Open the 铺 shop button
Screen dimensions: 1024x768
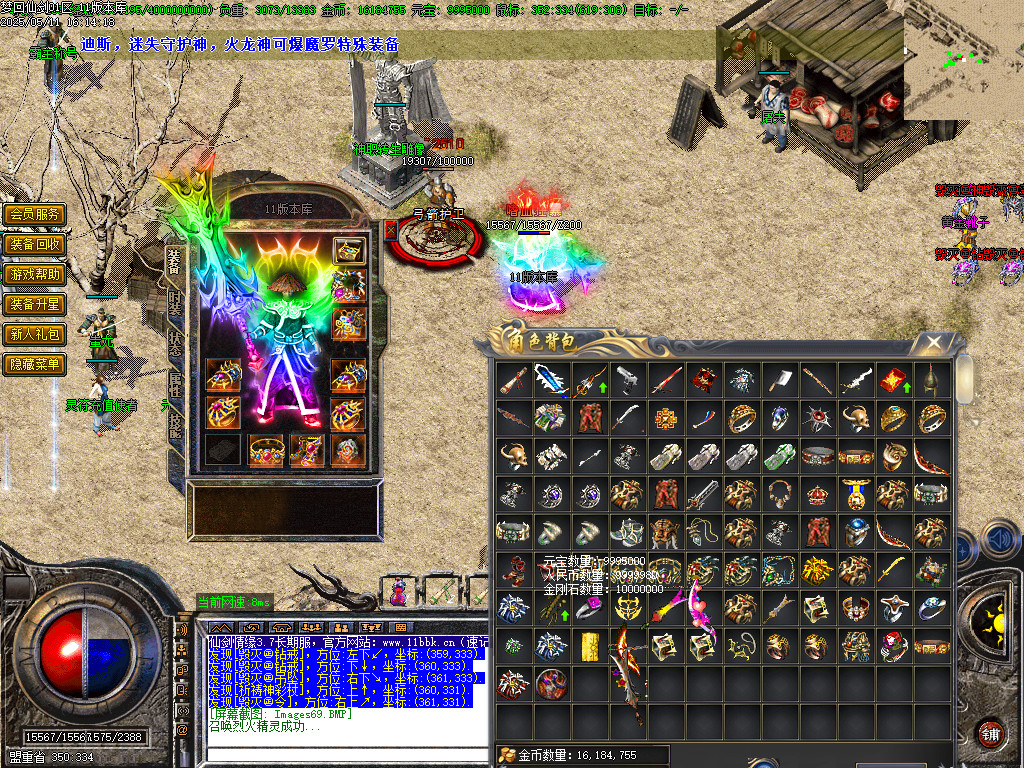[990, 732]
